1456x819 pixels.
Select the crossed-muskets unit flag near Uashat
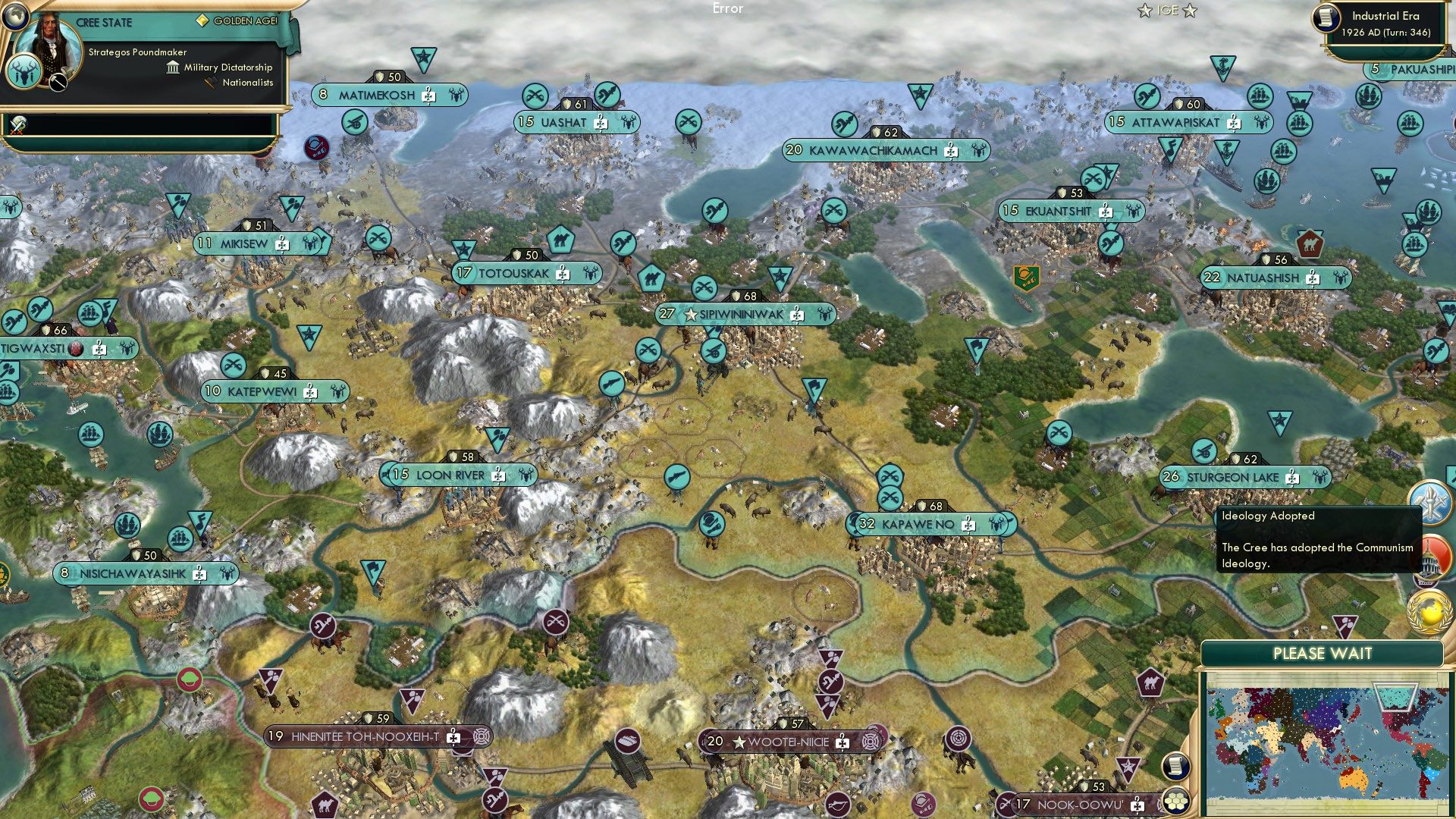(536, 95)
